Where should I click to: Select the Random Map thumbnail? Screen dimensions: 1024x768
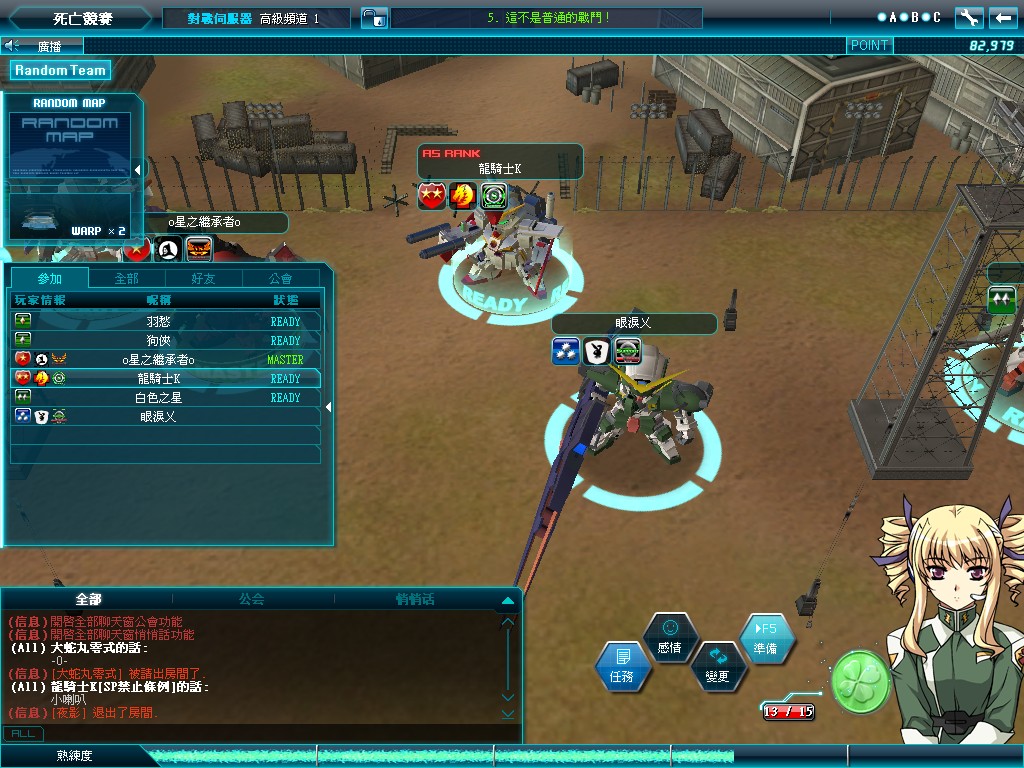point(69,146)
